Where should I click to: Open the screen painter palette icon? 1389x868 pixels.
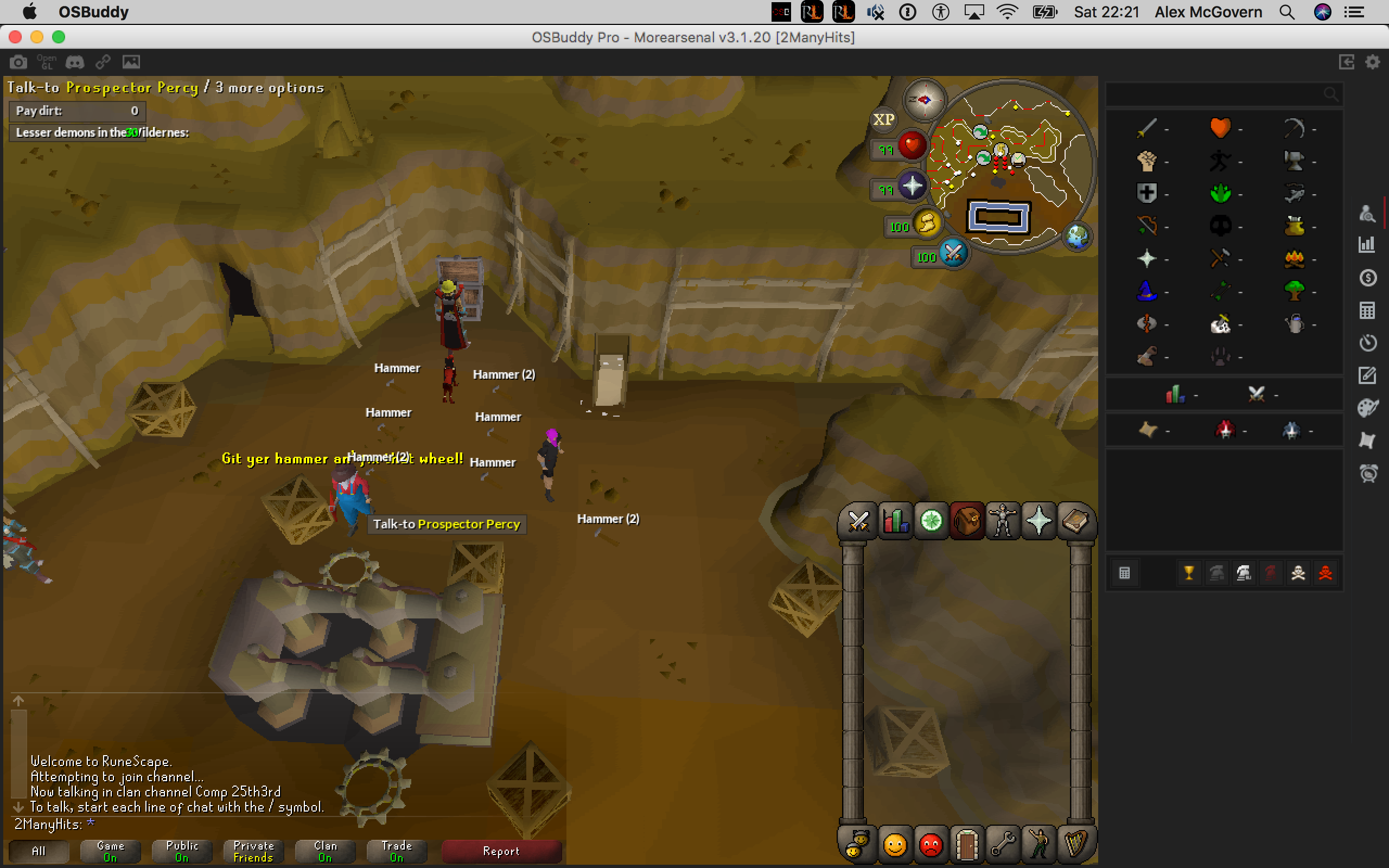(x=1368, y=407)
